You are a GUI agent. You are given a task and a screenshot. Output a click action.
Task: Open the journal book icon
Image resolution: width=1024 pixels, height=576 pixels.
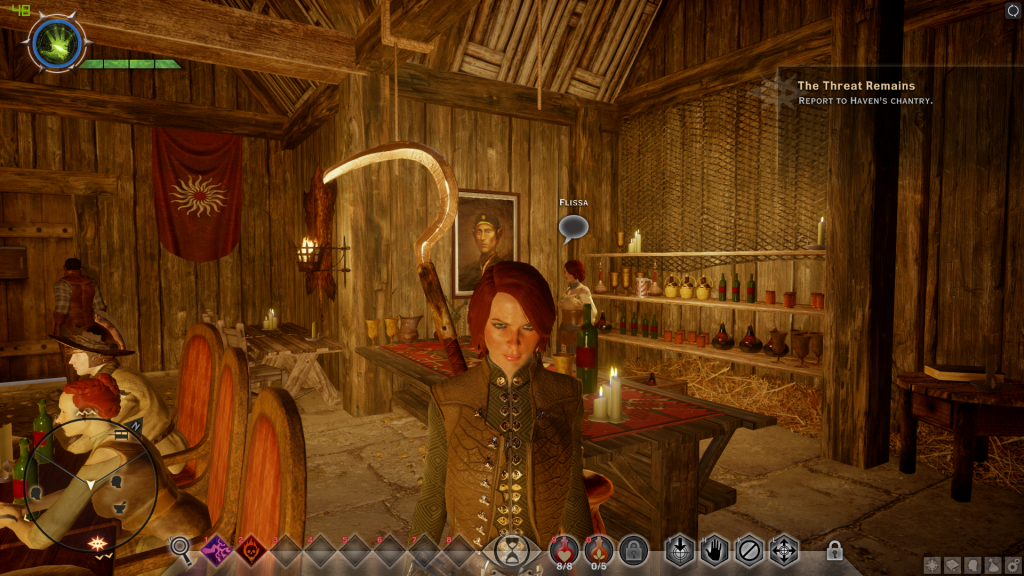950,565
